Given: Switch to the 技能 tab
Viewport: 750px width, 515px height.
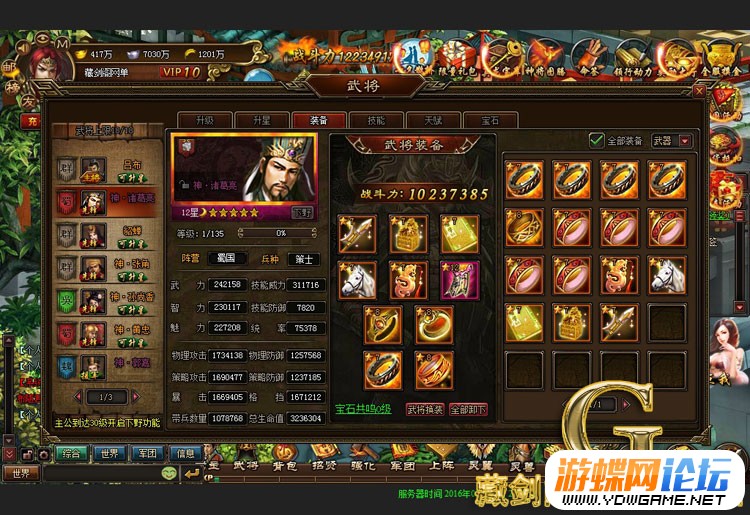Looking at the screenshot, I should (x=376, y=119).
